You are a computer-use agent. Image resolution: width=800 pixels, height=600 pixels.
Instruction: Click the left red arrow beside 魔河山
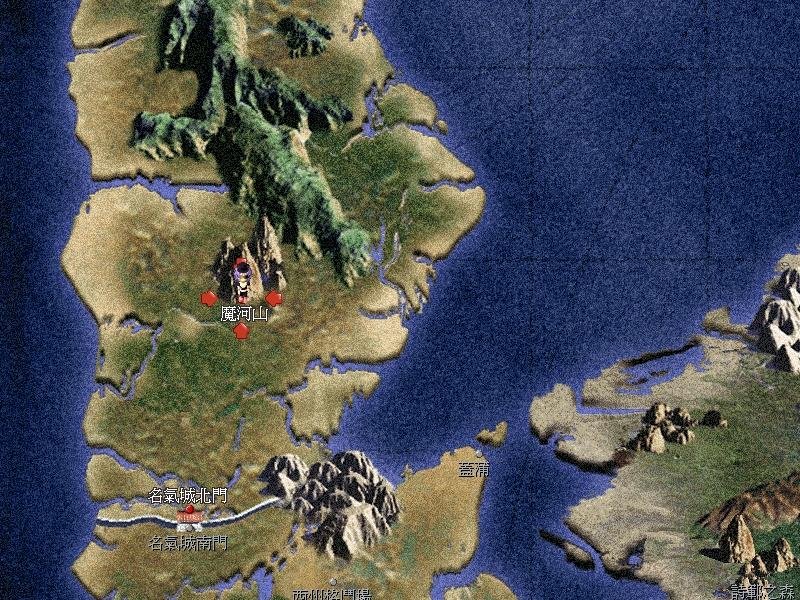209,298
